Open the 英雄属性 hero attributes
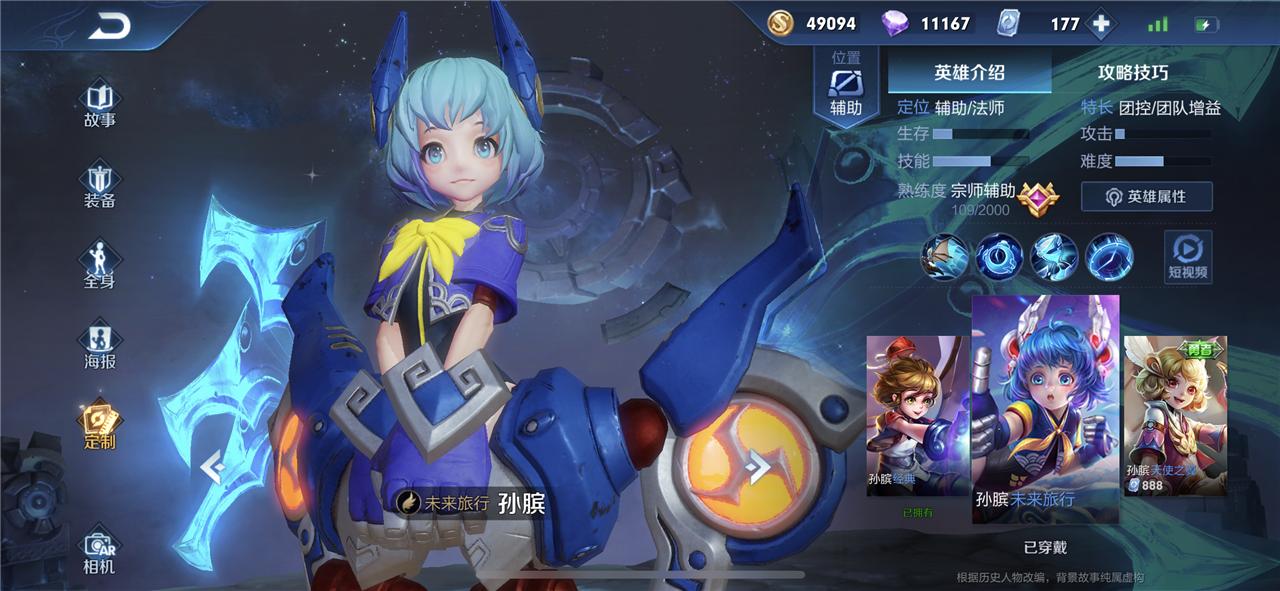Image resolution: width=1280 pixels, height=591 pixels. point(1146,197)
